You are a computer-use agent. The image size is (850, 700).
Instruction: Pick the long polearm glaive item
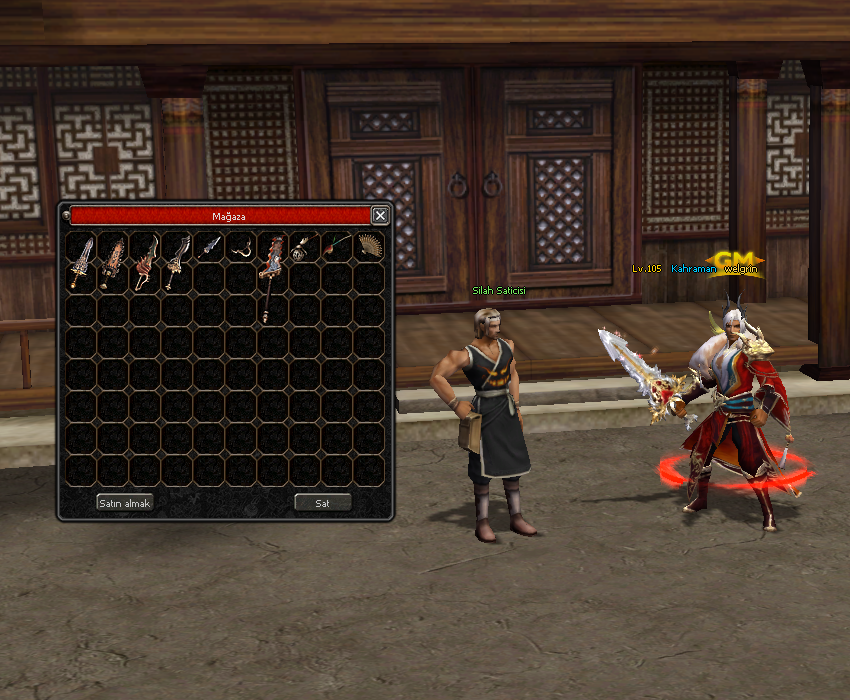(x=271, y=275)
